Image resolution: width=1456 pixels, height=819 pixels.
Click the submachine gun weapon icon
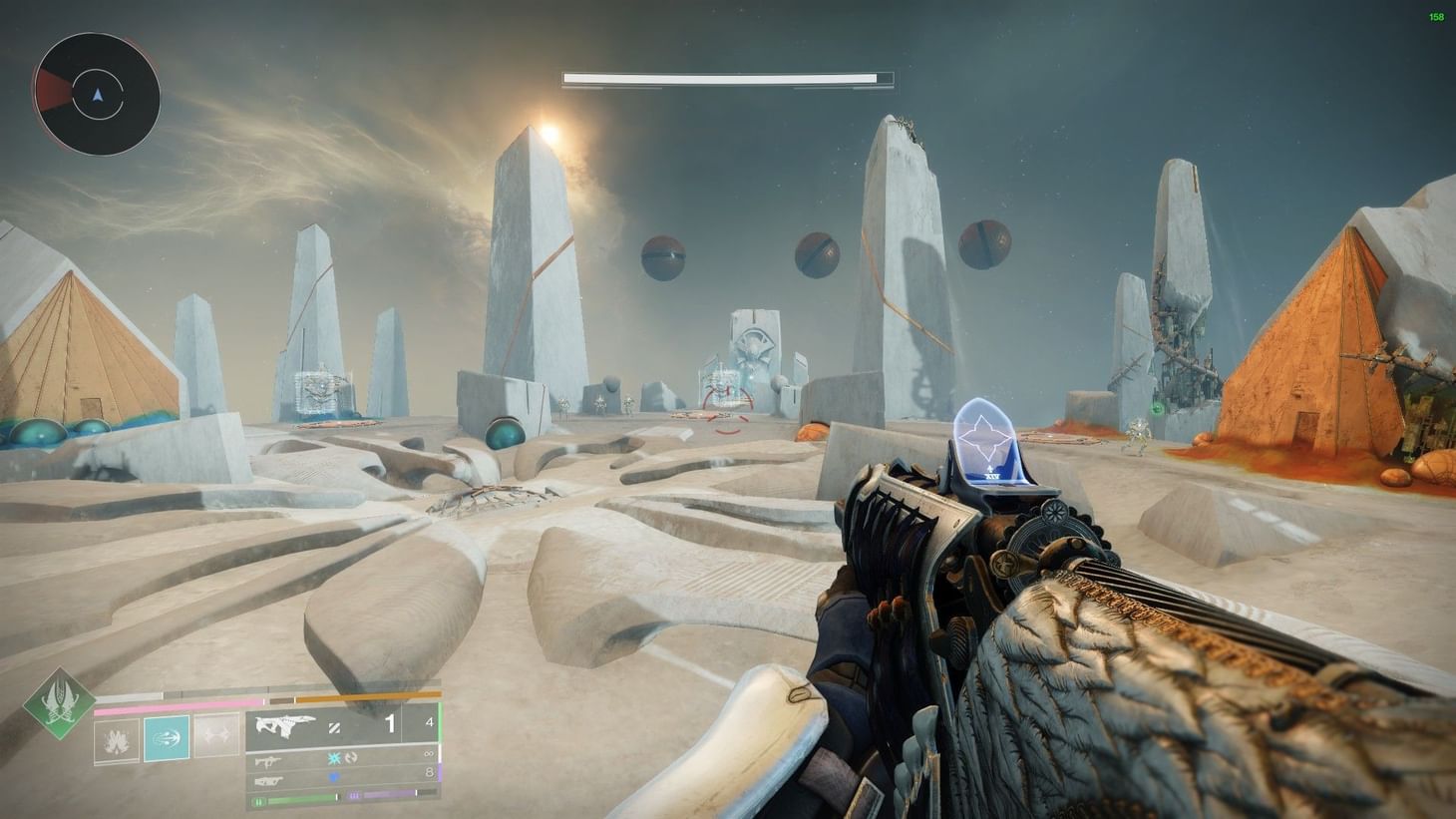point(267,760)
